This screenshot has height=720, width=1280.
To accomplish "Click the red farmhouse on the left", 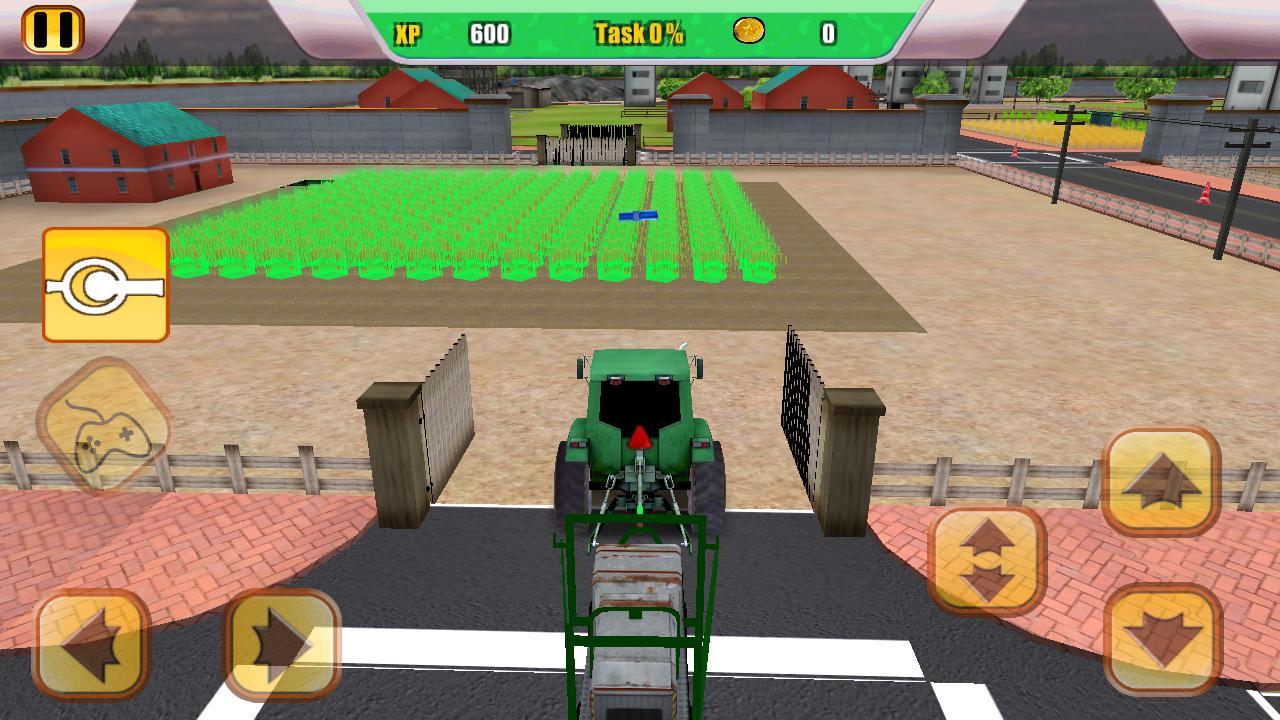I will tap(125, 150).
